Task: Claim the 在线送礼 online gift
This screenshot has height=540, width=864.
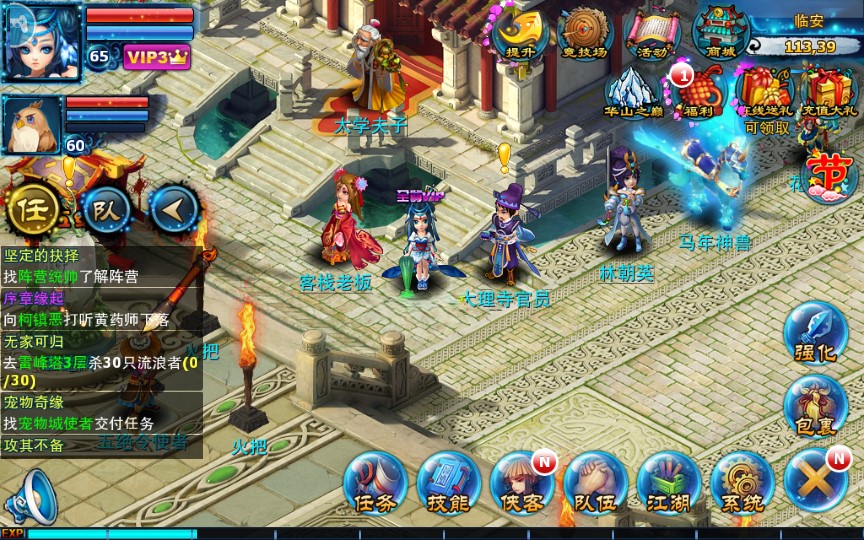Action: point(766,92)
